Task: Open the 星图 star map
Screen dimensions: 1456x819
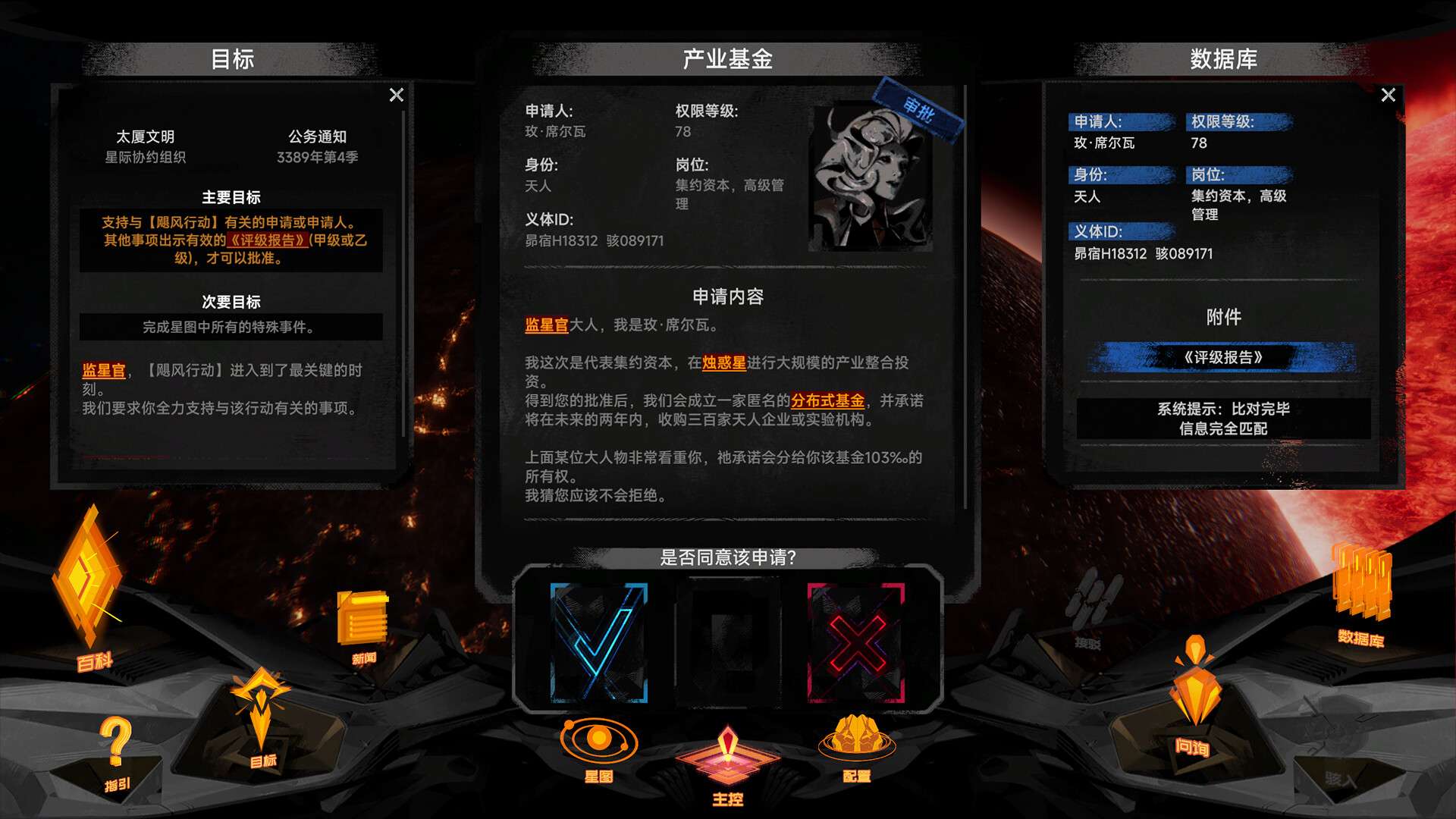Action: coord(599,739)
